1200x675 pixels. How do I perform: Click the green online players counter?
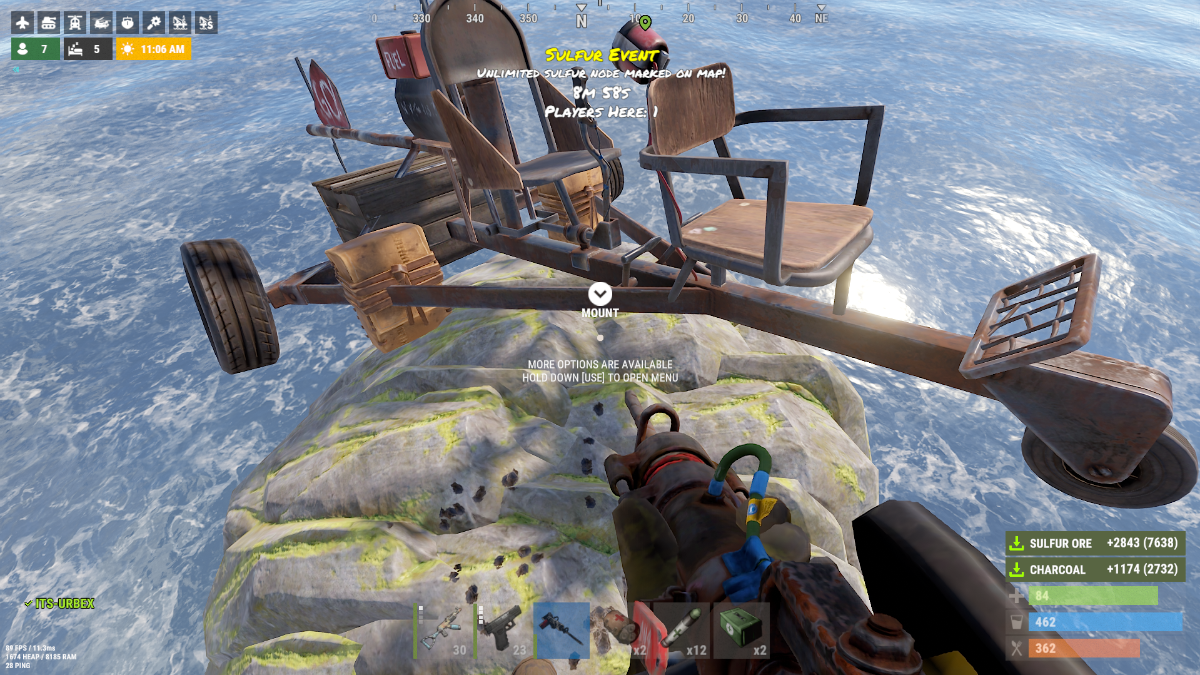click(x=35, y=49)
